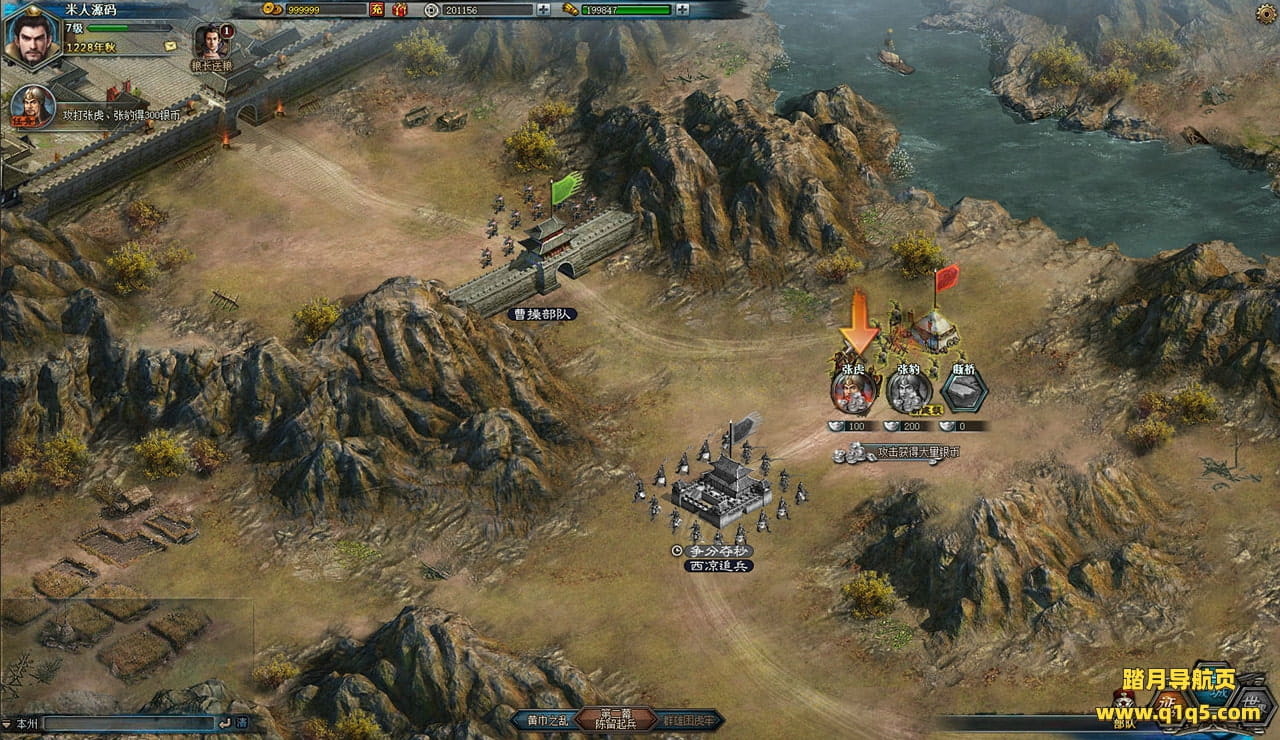
Task: Switch to the 群雄围虎牢 chapter
Action: tap(690, 720)
